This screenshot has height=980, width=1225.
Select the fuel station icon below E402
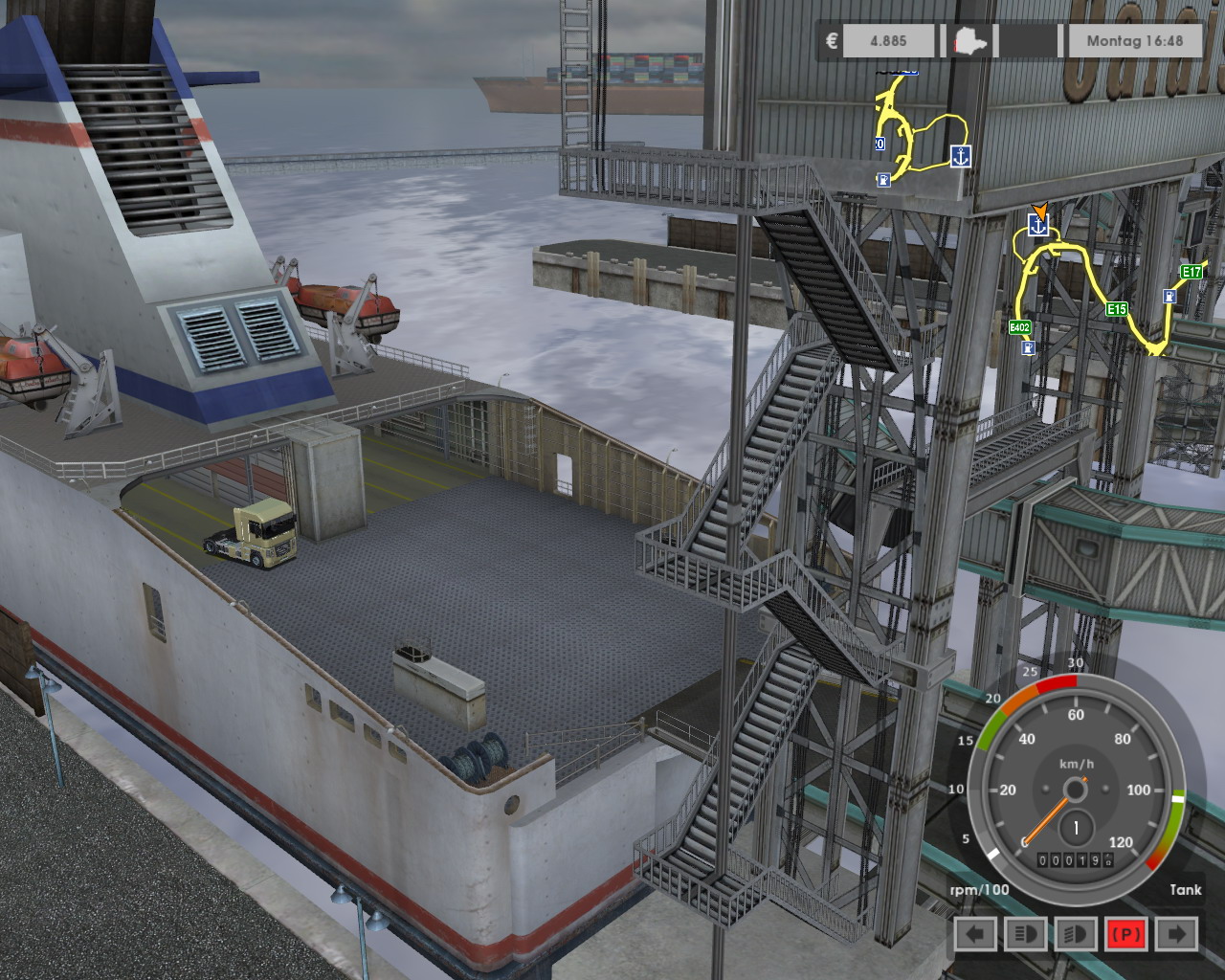(1027, 348)
